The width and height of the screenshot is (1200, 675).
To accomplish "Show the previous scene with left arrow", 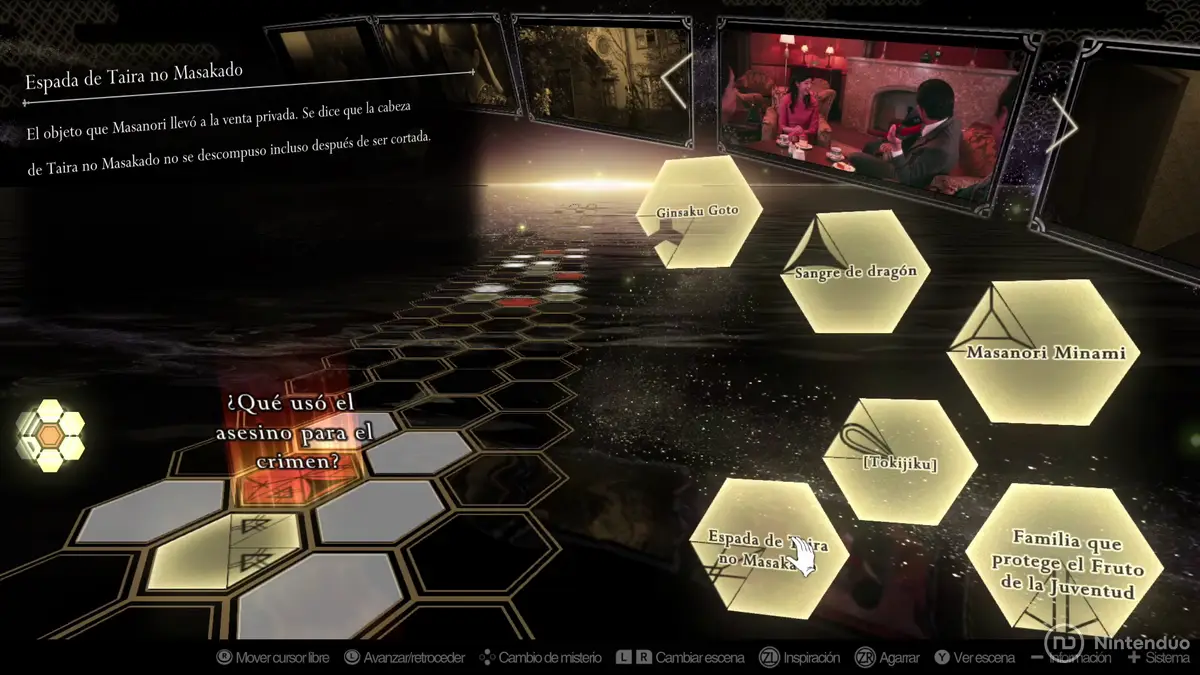I will [x=679, y=79].
